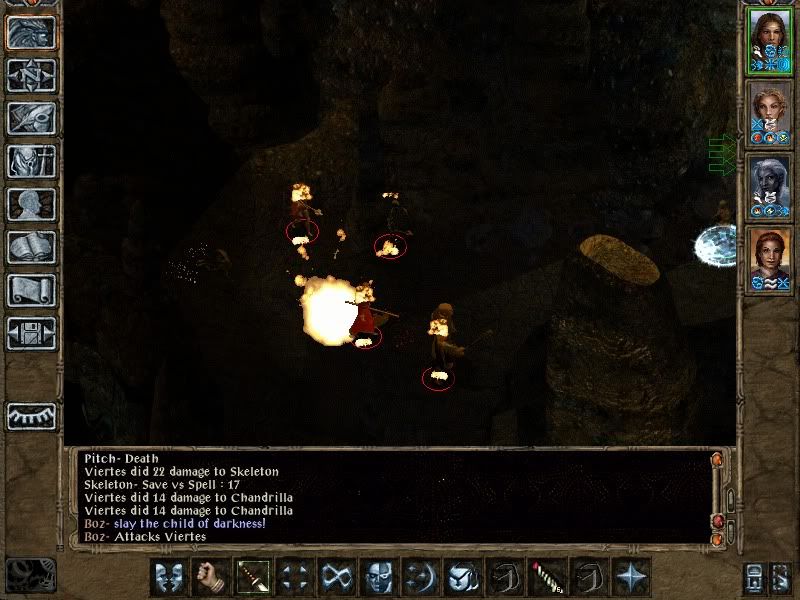Viewport: 800px width, 600px height.
Task: Select the red-haired woman's bottom portrait
Action: coord(769,256)
